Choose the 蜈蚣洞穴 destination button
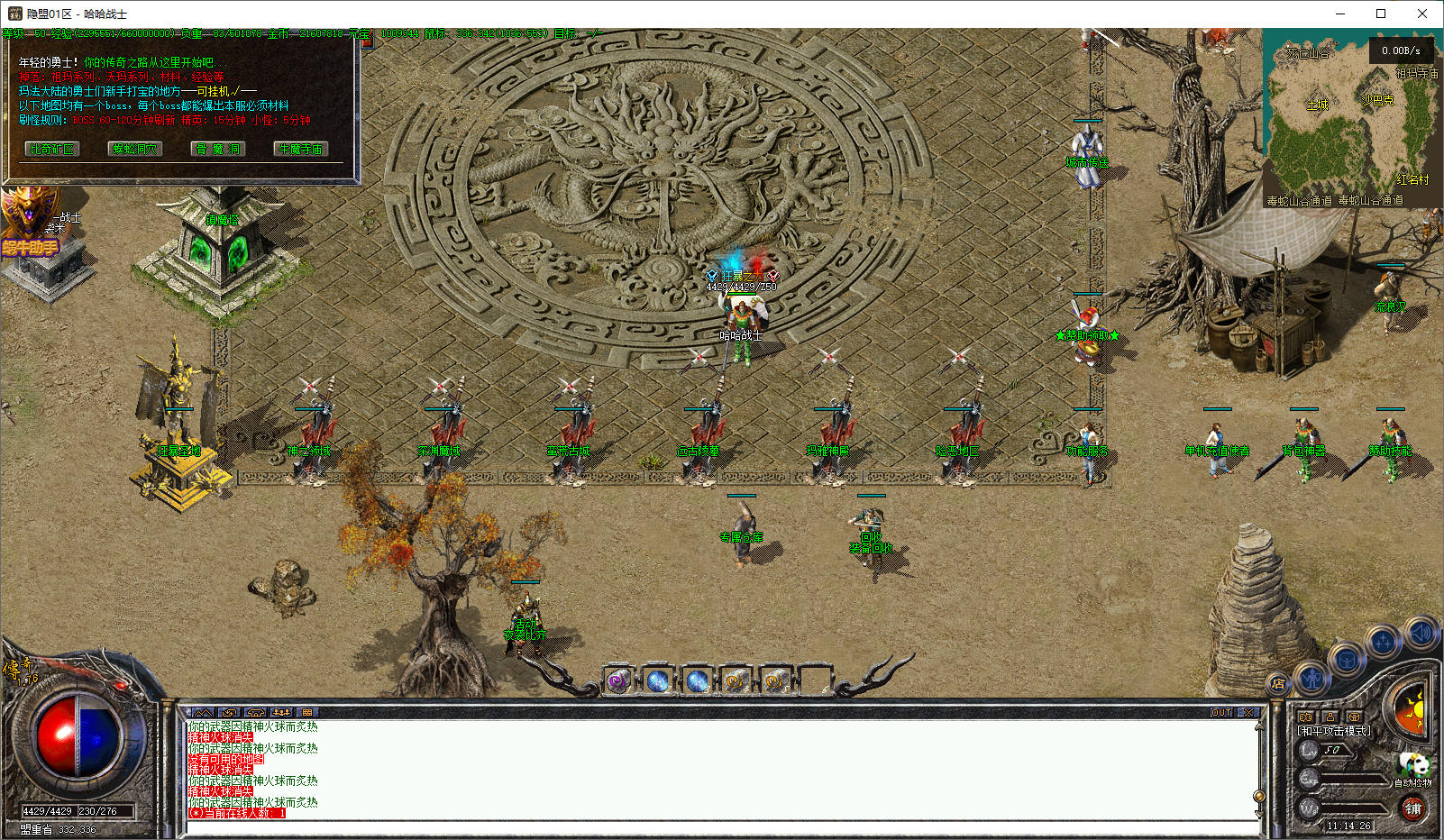 135,149
